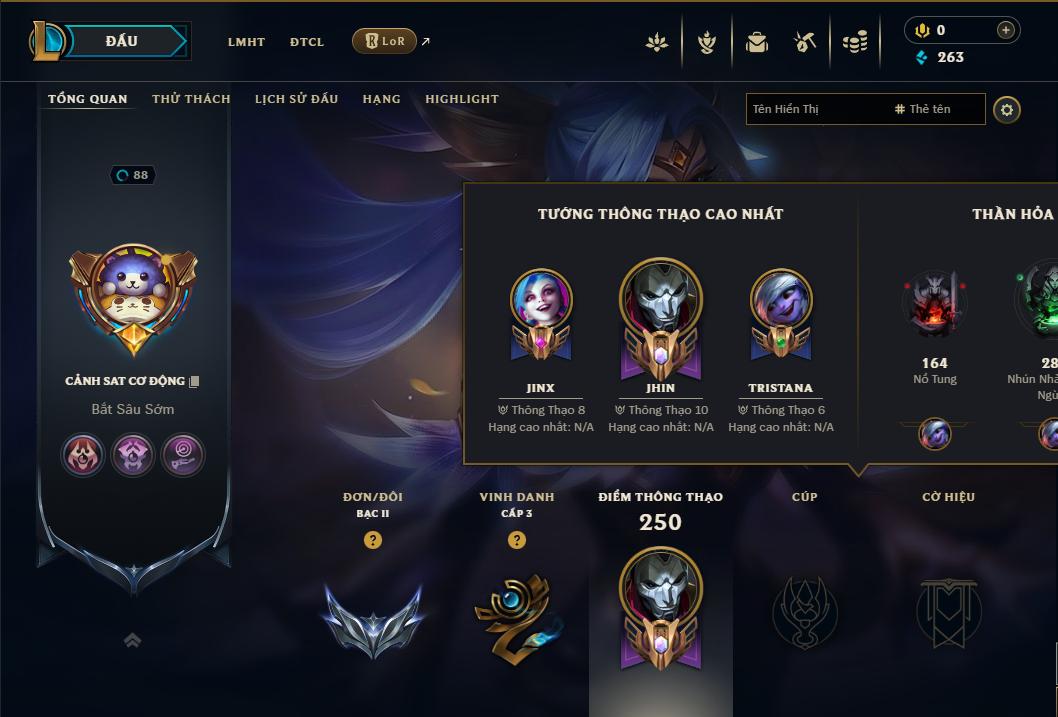
Task: Open the THỬ THÁCH tab
Action: pos(191,99)
